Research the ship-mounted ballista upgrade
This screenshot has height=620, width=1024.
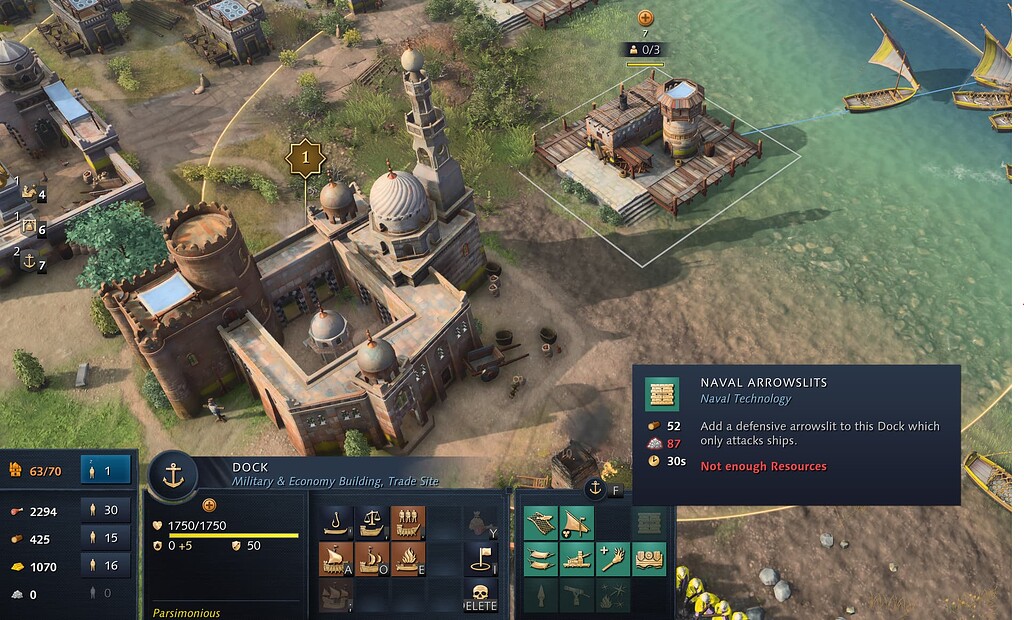(x=577, y=558)
